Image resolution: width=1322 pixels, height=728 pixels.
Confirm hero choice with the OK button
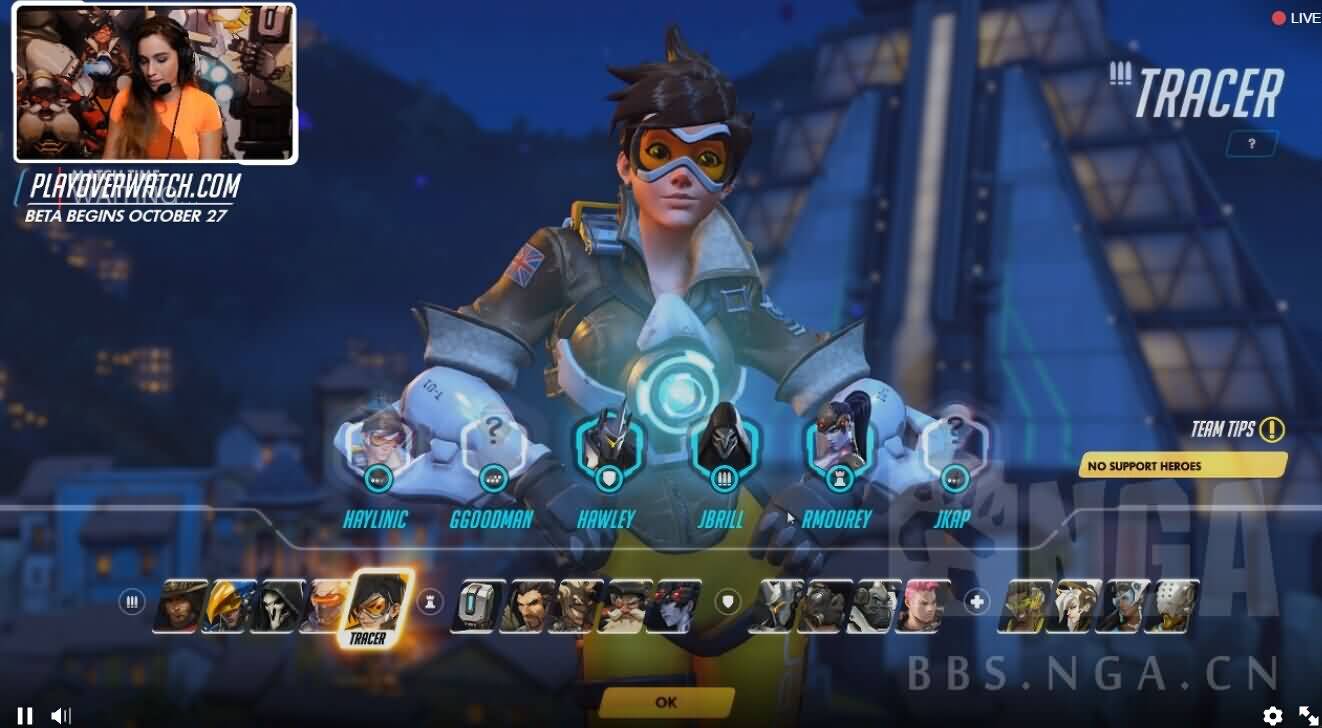pos(666,702)
